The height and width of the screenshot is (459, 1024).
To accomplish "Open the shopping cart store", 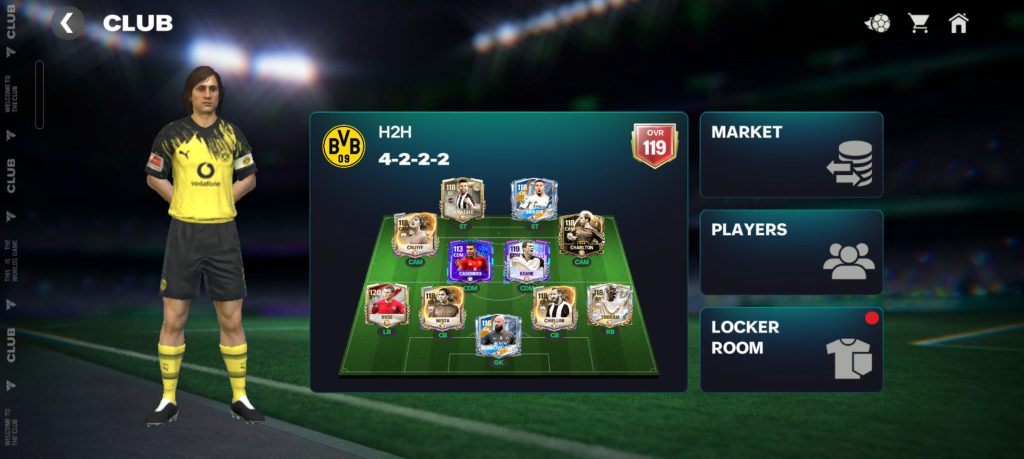I will tap(918, 23).
